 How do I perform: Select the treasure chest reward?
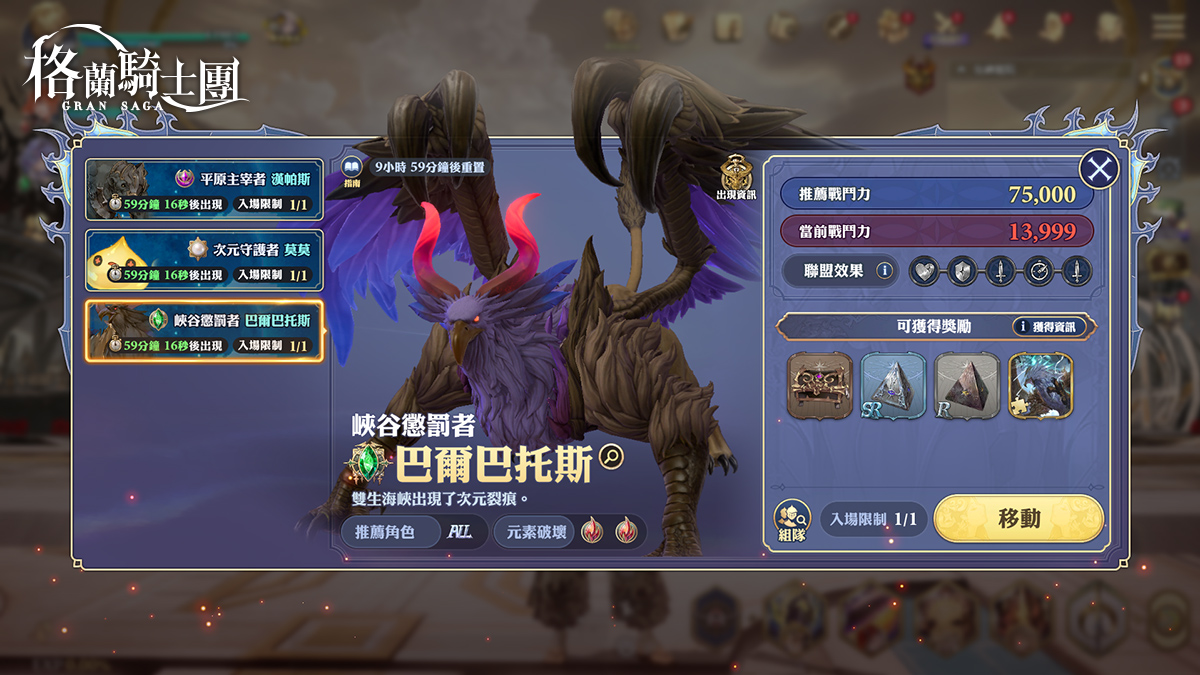click(820, 385)
